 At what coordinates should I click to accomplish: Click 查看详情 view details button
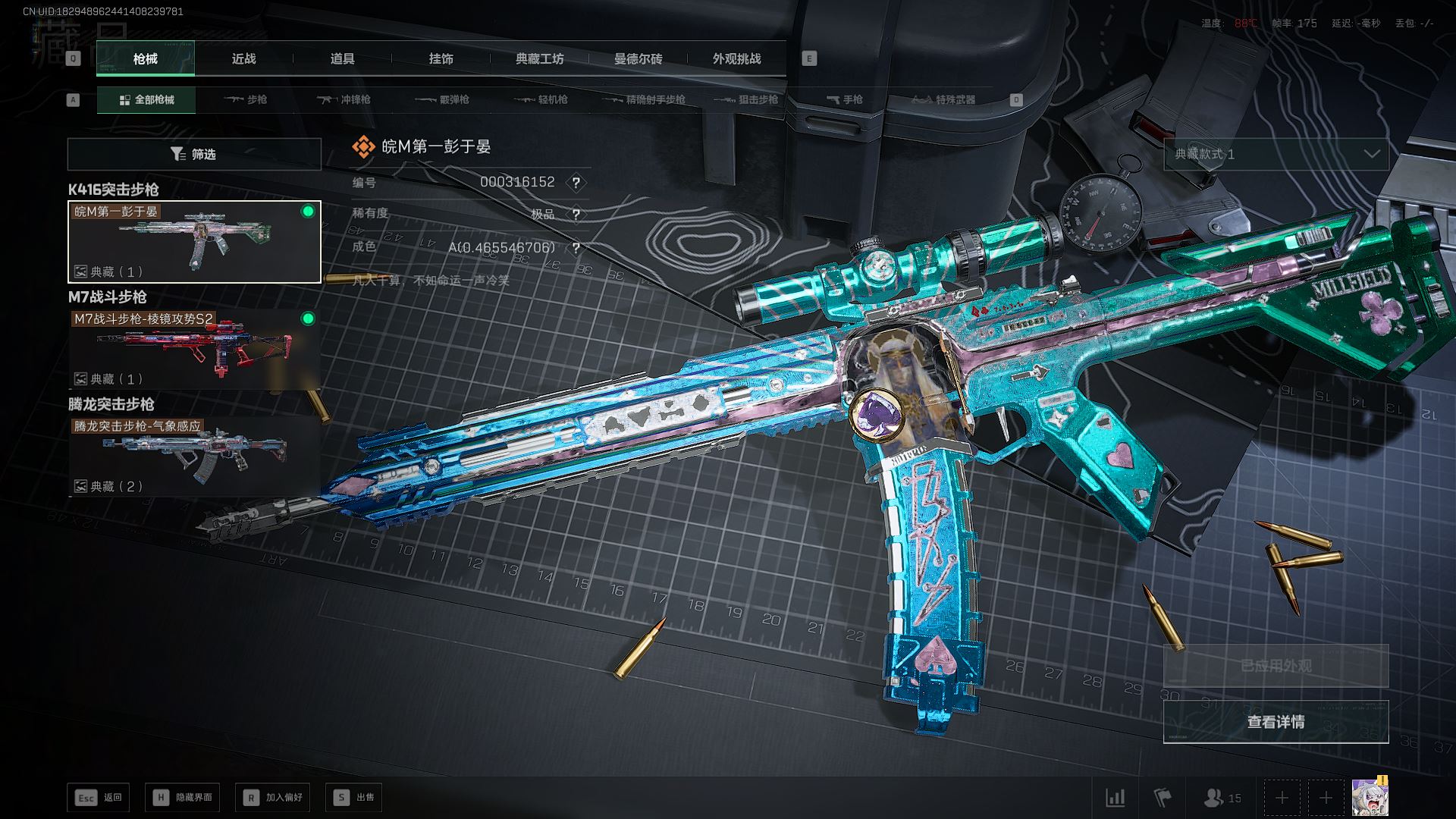tap(1276, 722)
